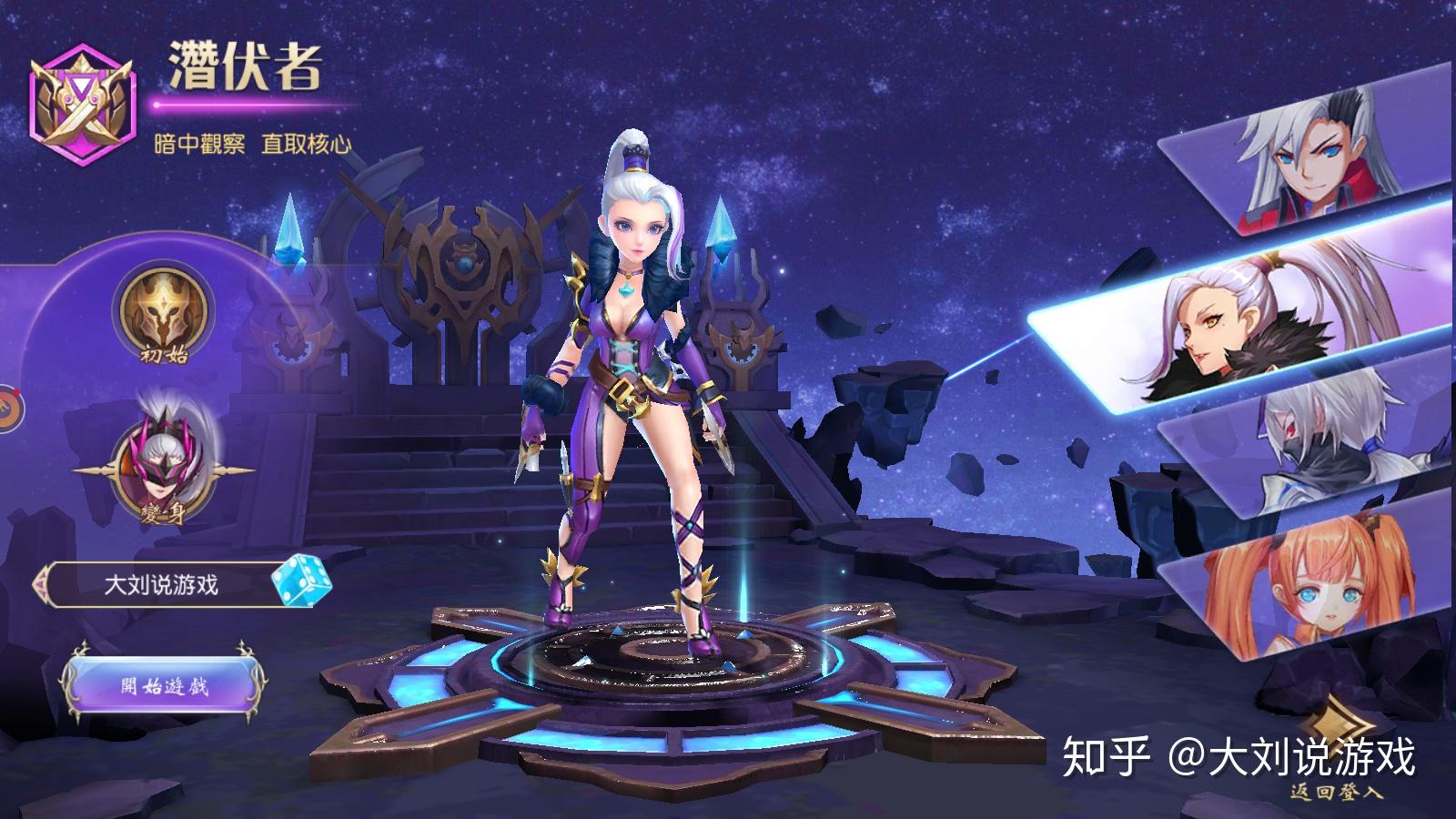
Task: Switch to the red-coated swordsman character tab
Action: click(1310, 150)
